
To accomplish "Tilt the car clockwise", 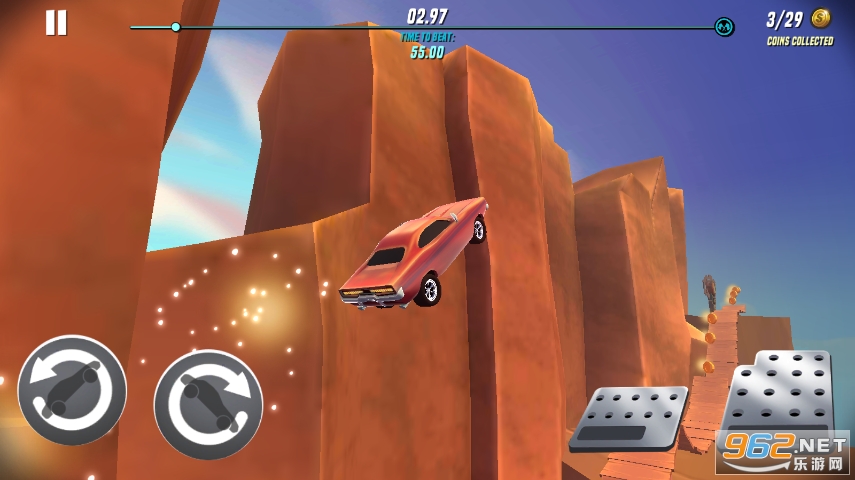I will point(208,404).
